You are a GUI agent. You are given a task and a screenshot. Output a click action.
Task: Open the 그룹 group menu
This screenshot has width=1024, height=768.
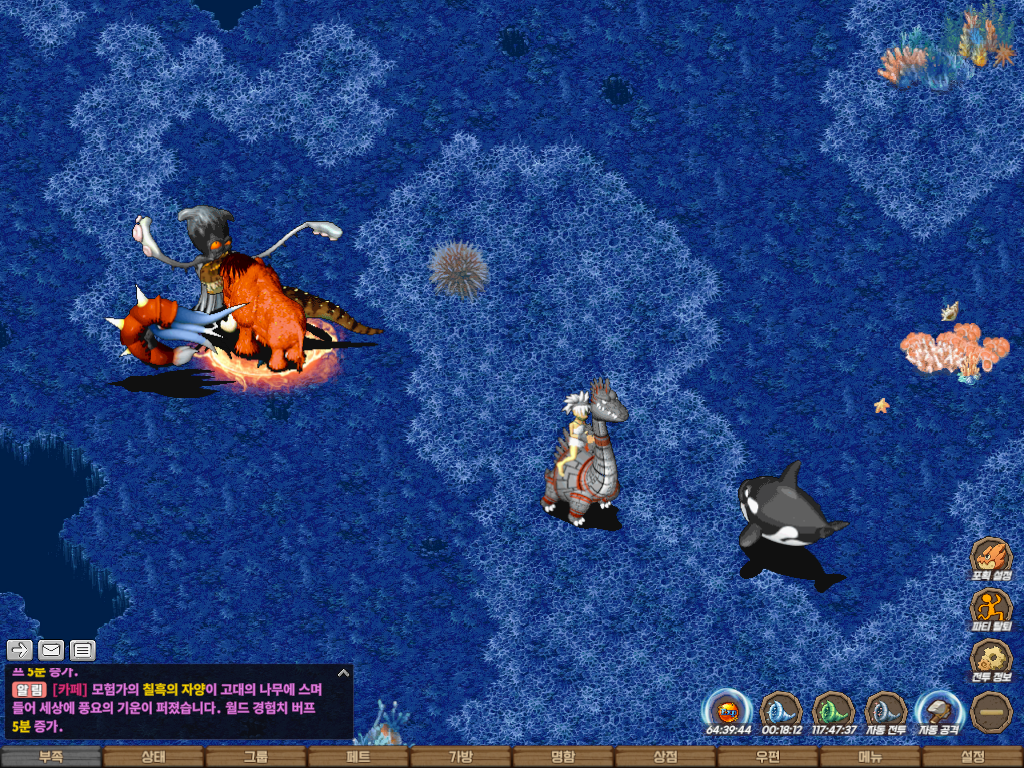(256, 757)
